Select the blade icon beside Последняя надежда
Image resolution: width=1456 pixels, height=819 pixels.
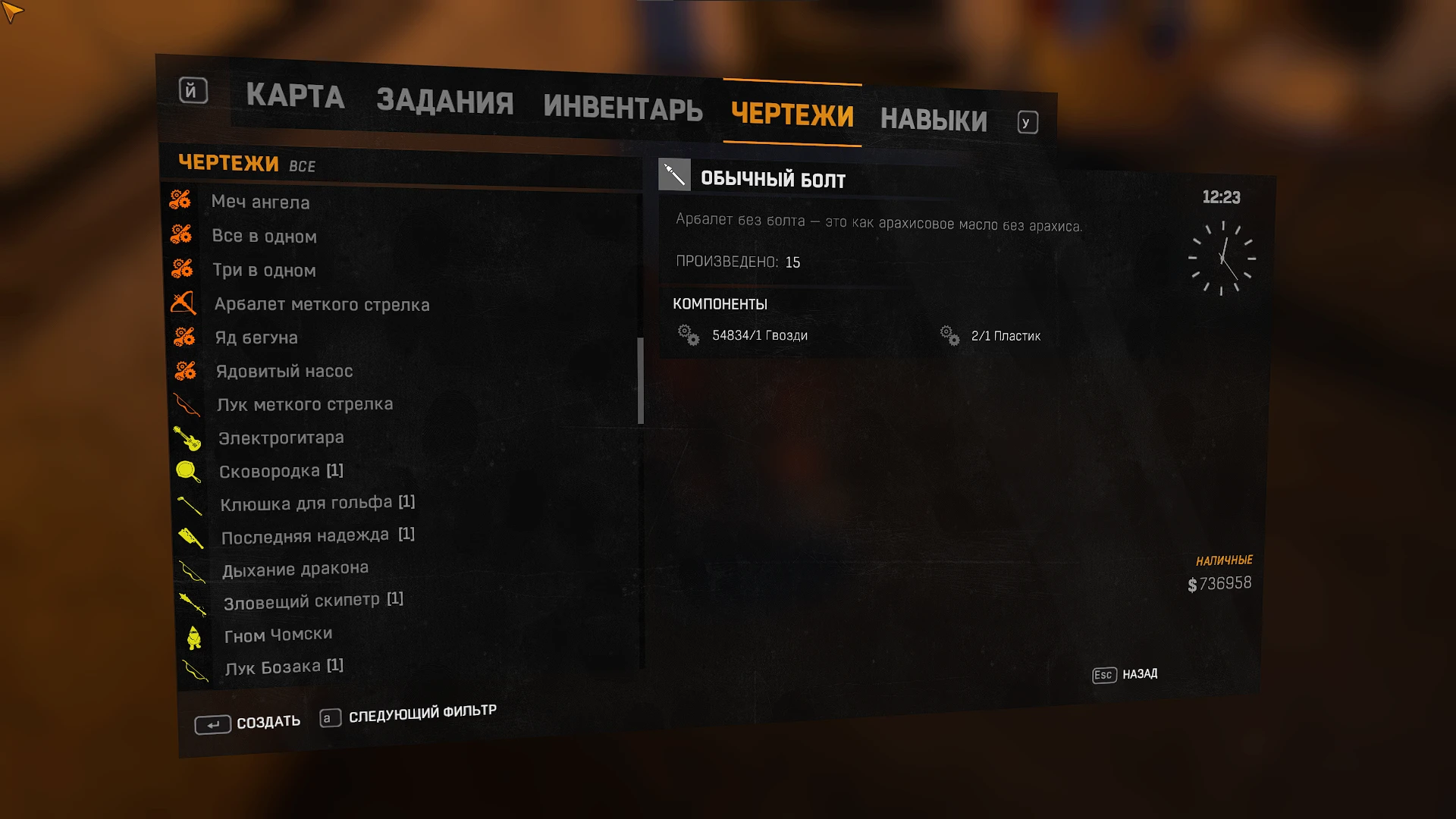192,538
